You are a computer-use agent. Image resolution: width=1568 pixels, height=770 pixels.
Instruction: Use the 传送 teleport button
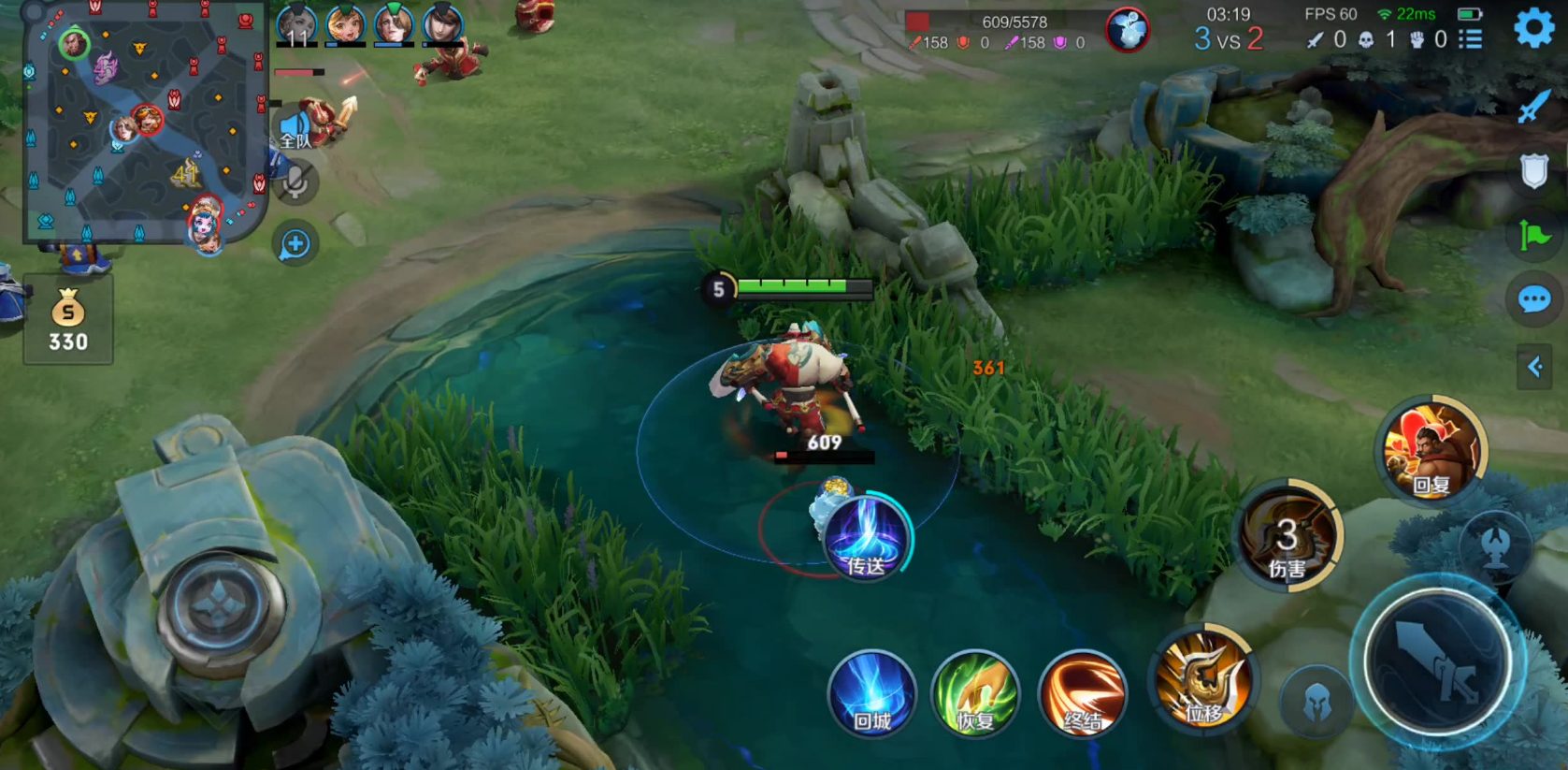866,539
